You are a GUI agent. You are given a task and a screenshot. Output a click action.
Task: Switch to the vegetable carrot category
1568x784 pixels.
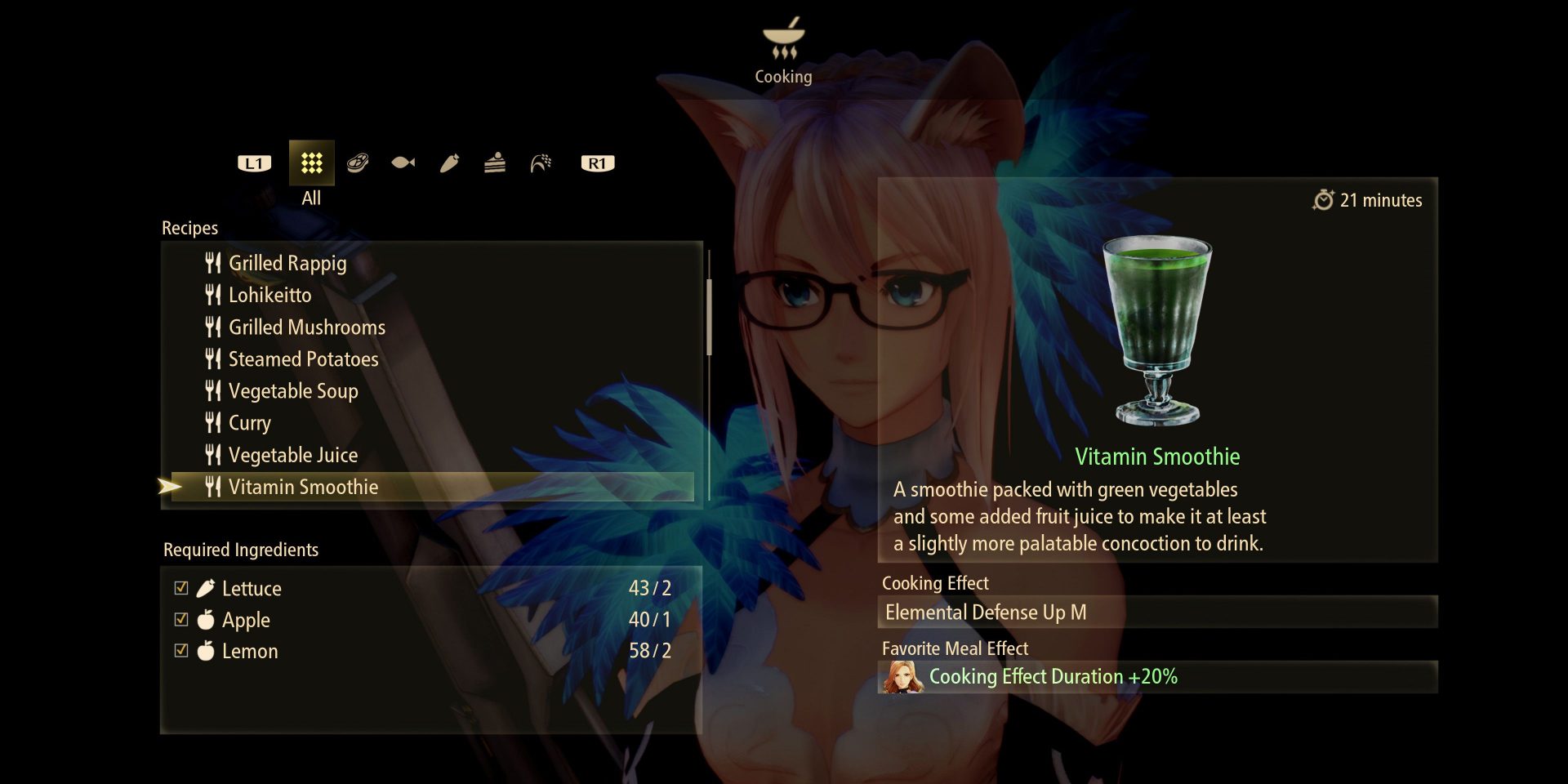click(449, 163)
